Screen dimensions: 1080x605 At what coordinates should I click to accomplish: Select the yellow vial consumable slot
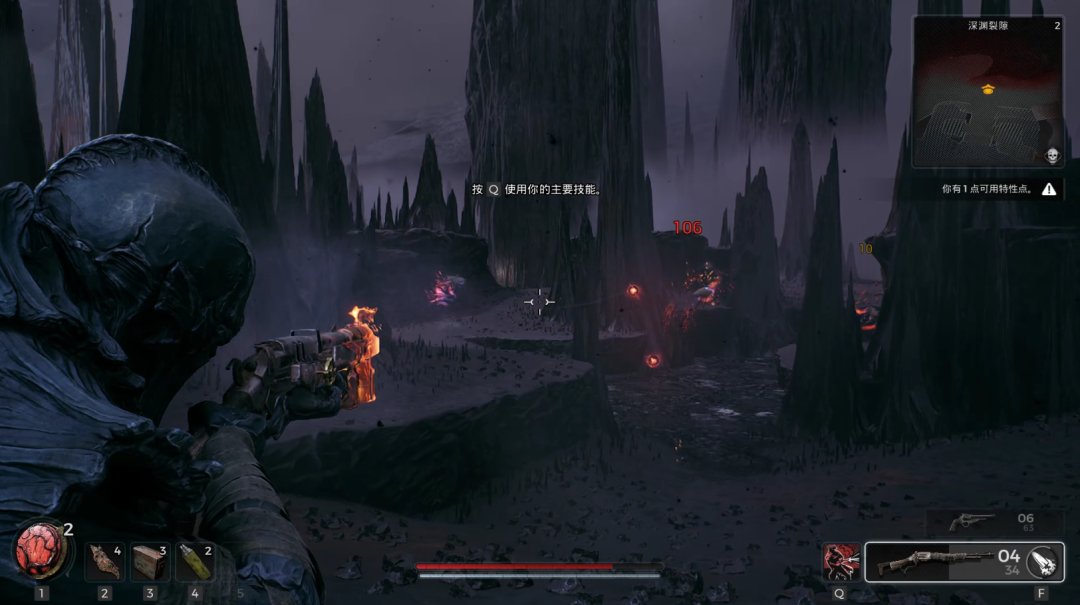(195, 562)
